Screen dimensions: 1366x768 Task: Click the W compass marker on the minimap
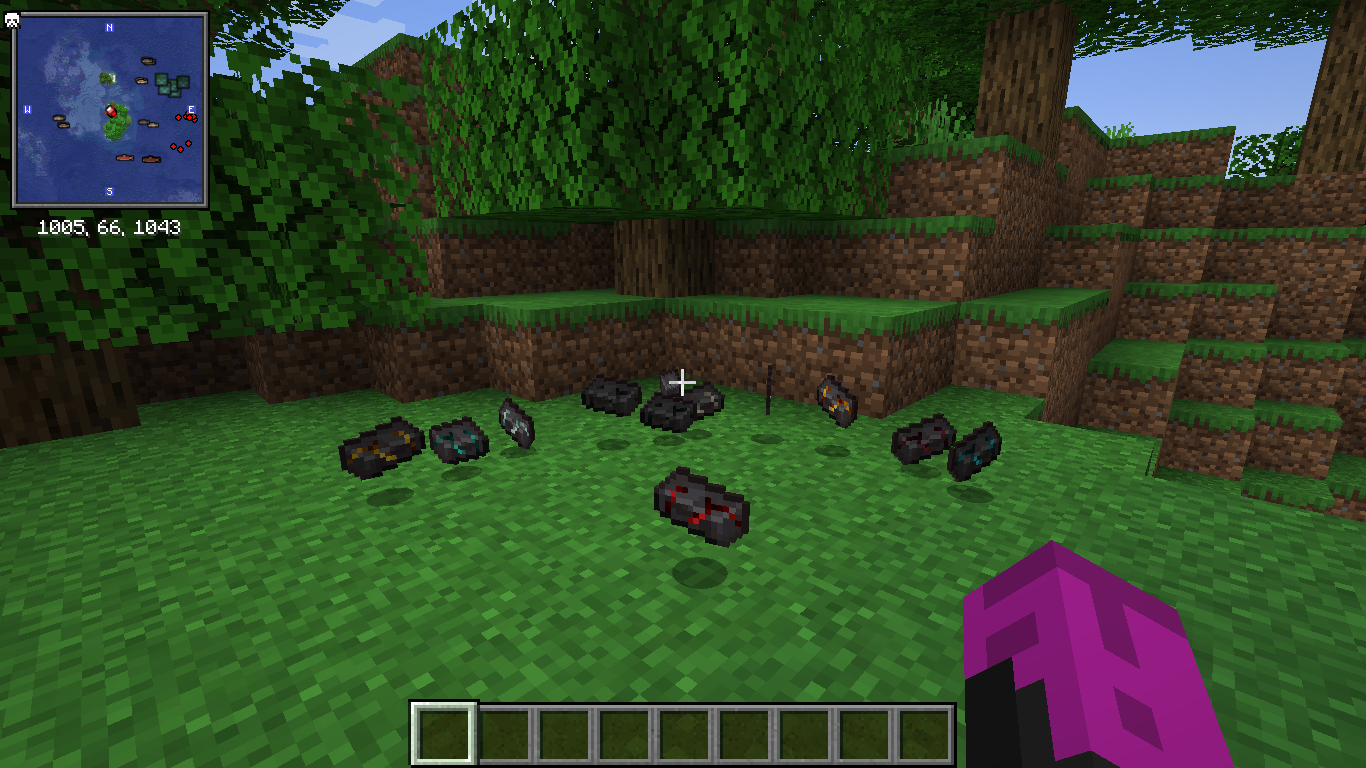[27, 109]
